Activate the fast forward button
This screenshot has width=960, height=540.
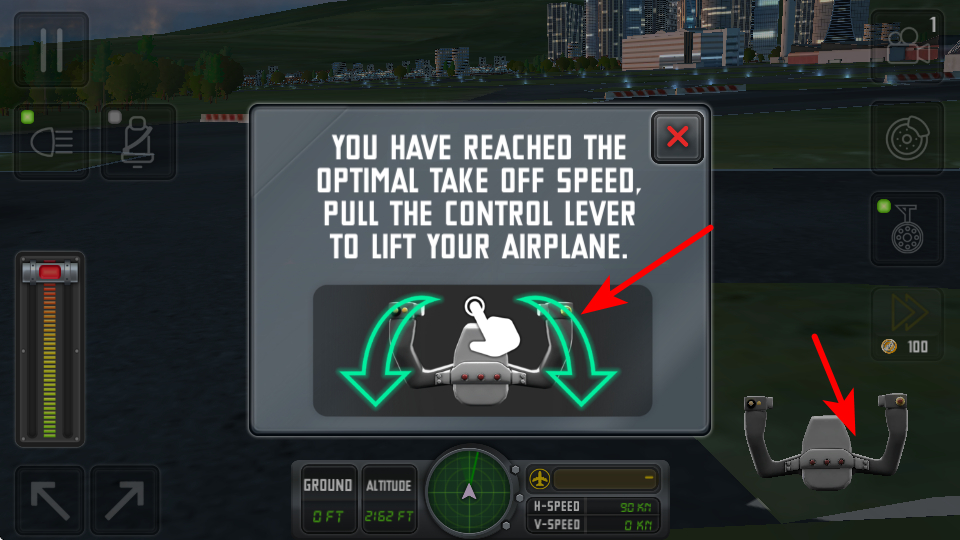tap(907, 315)
